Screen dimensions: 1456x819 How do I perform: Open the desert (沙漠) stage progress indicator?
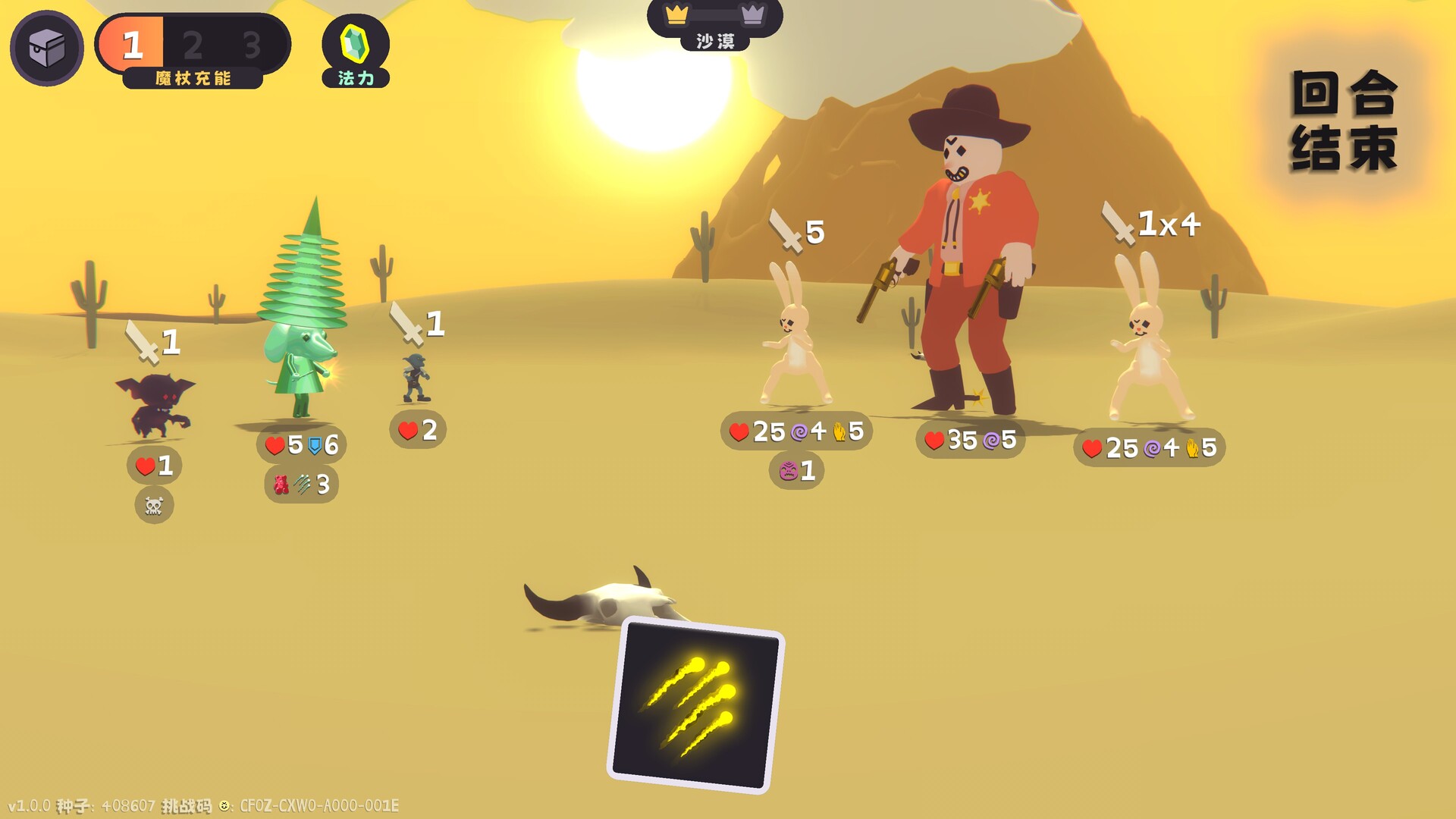coord(714,25)
